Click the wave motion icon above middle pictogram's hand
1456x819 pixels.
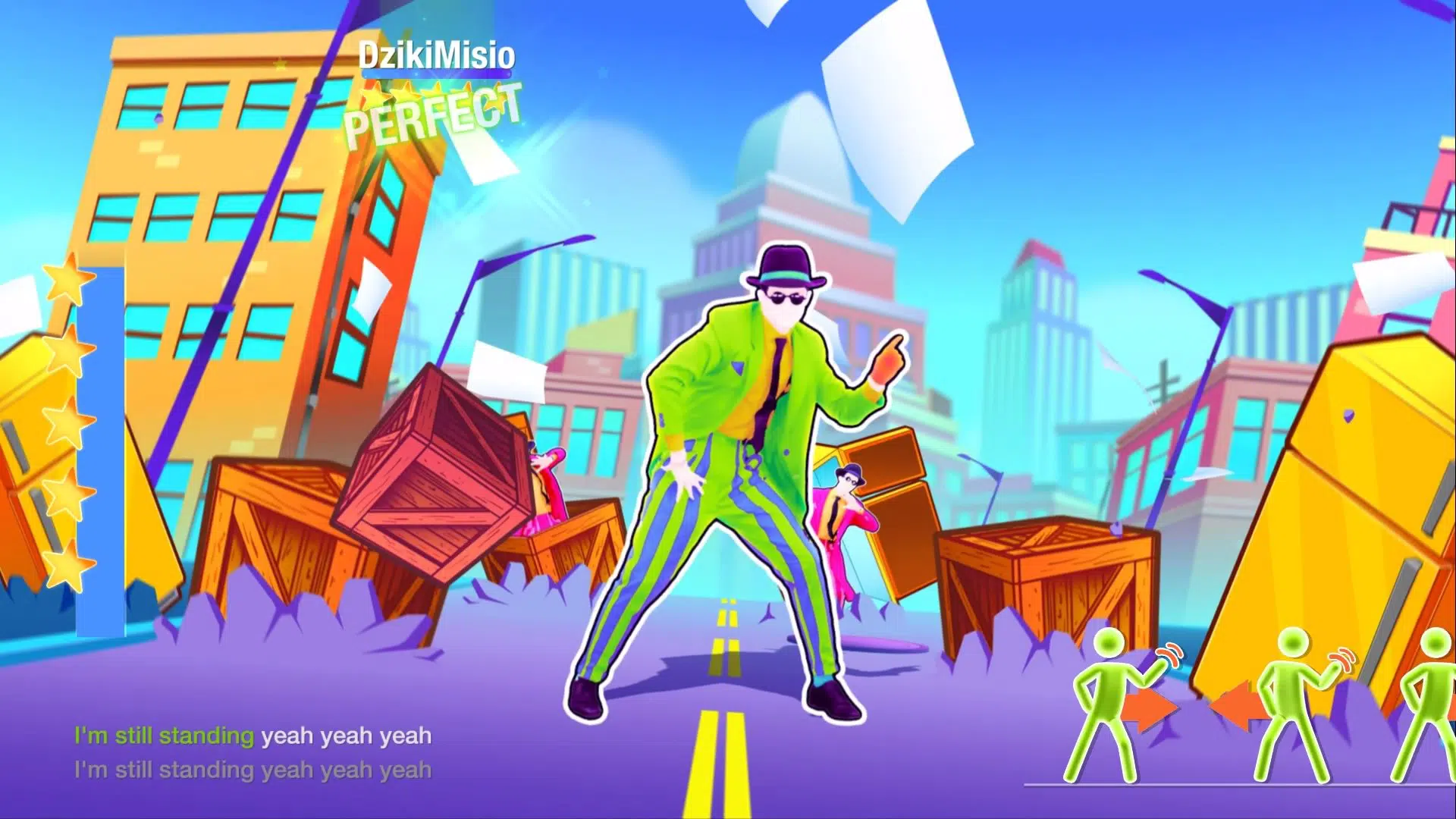[1342, 658]
